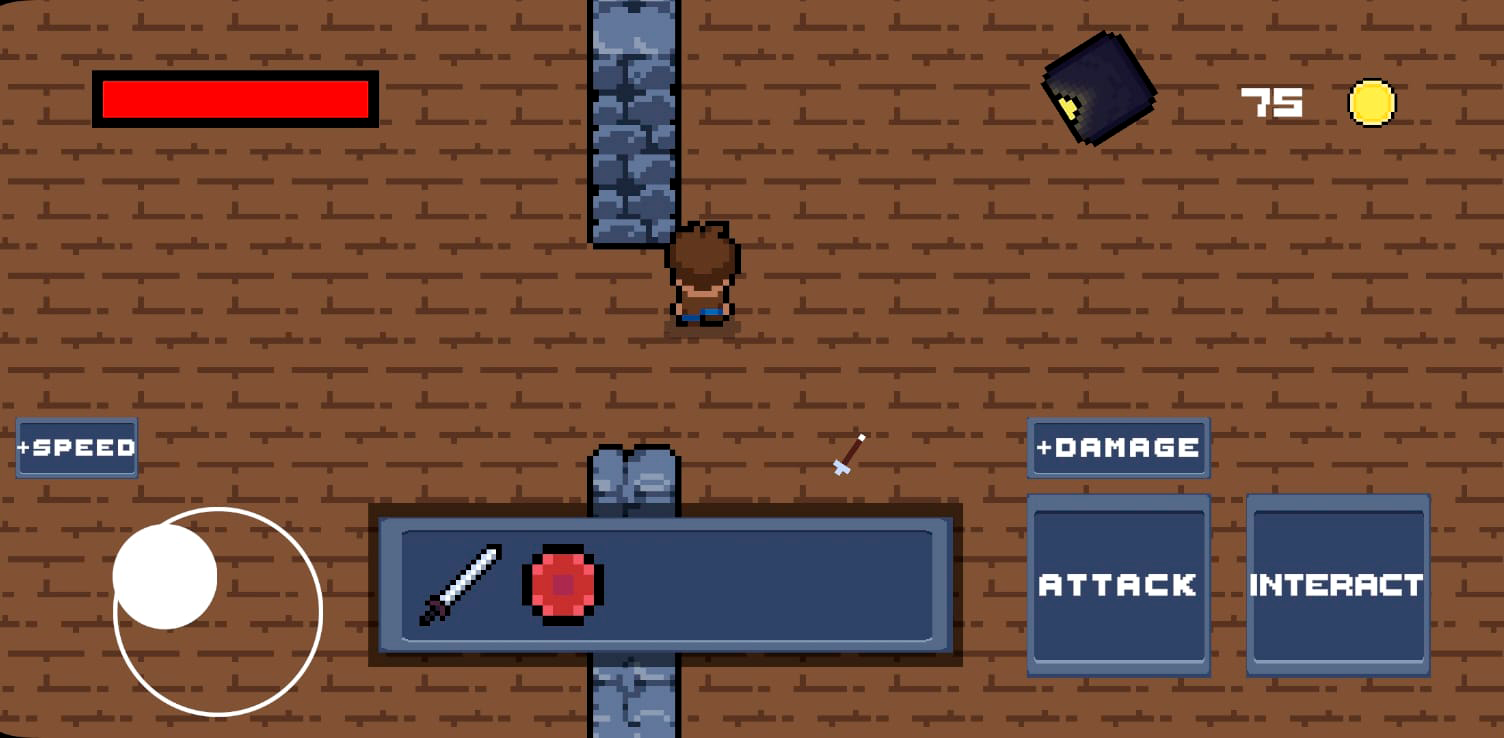Buy the +DAMAGE upgrade
This screenshot has width=1504, height=738.
point(1118,447)
